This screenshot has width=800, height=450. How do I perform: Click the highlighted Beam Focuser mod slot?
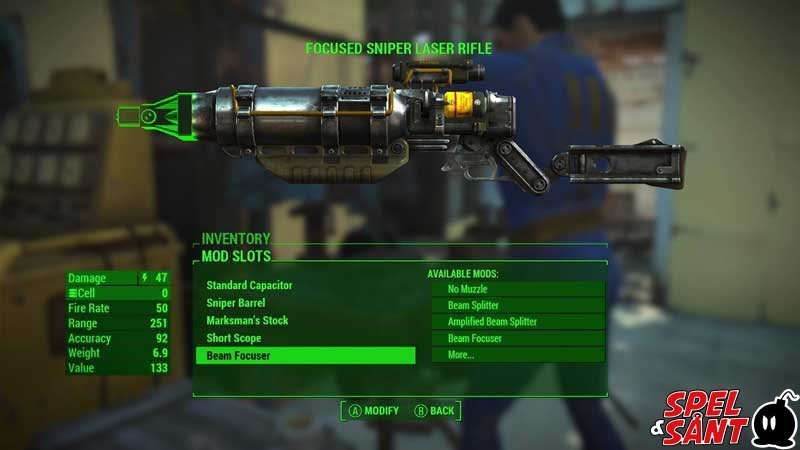305,355
